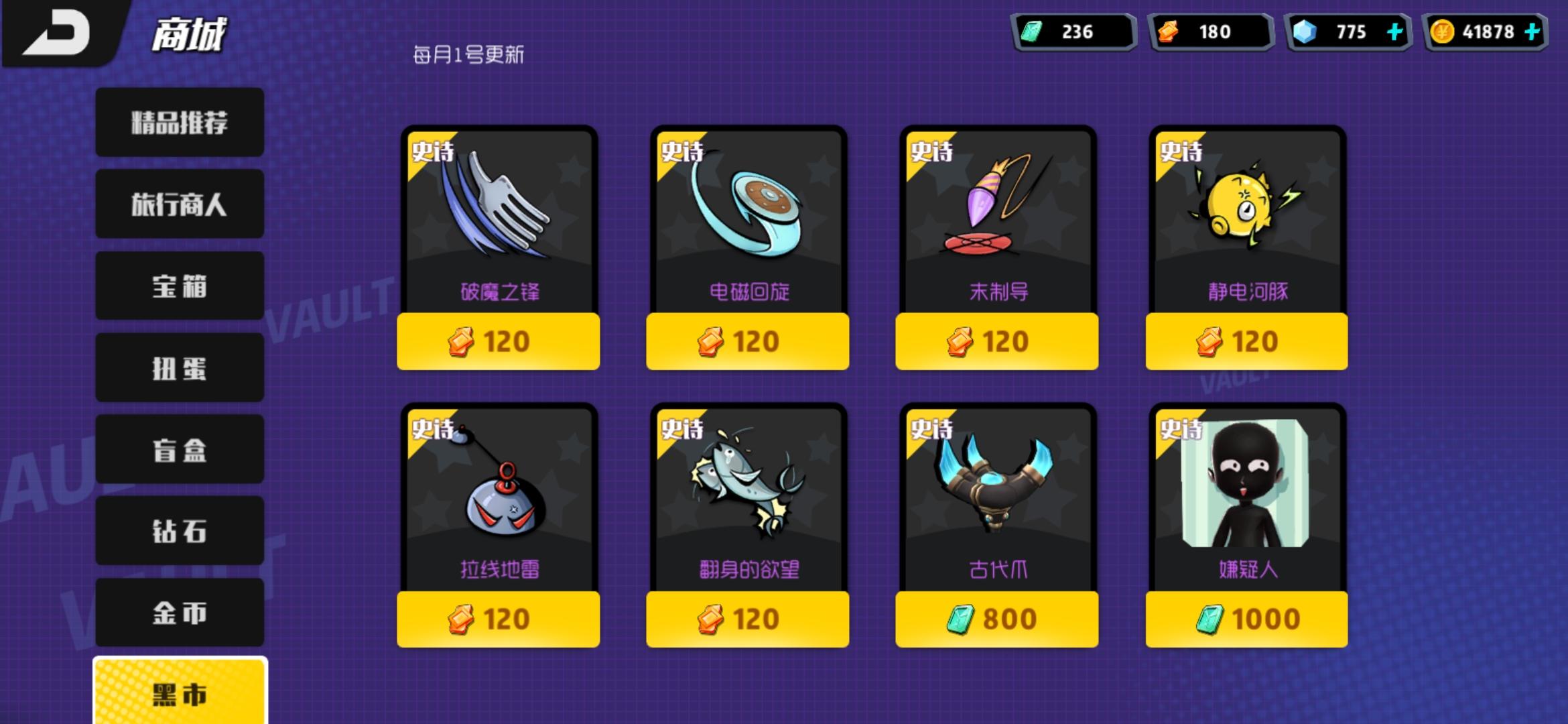Switch to the 盲盒 category
The width and height of the screenshot is (1568, 724).
tap(179, 449)
